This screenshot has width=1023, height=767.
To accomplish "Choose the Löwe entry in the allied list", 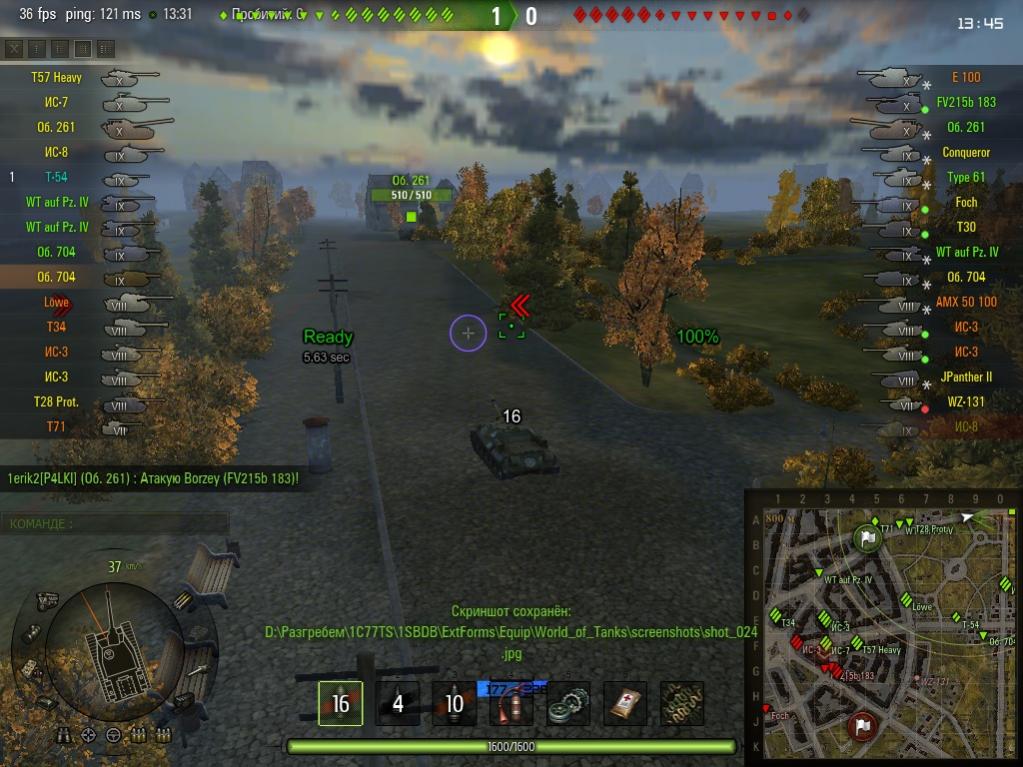I will pos(55,302).
